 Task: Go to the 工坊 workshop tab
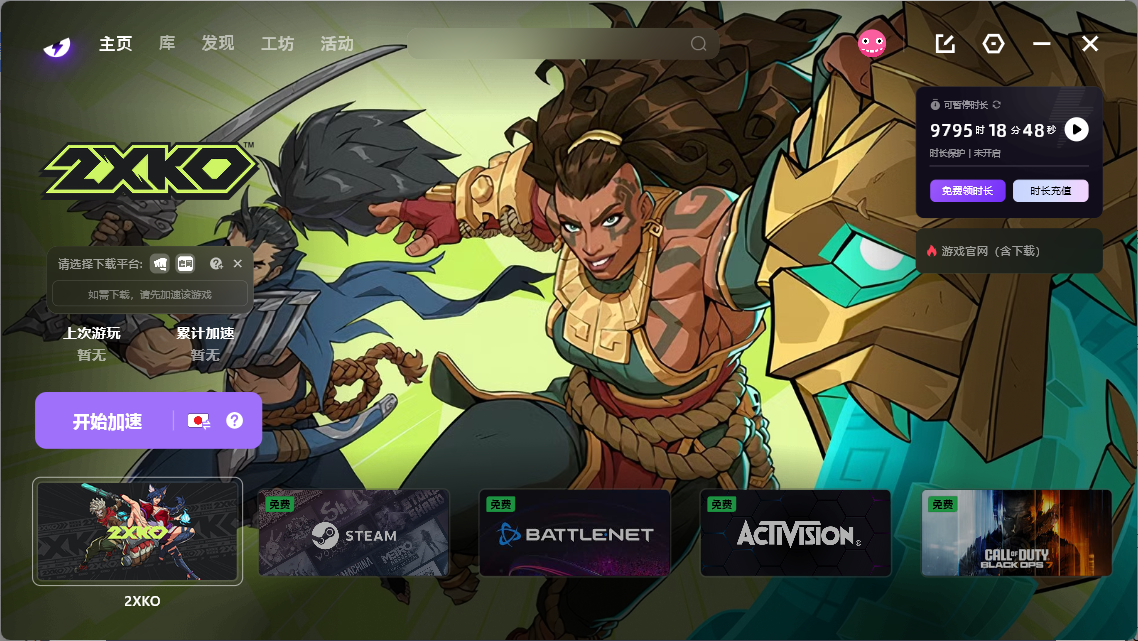point(277,44)
